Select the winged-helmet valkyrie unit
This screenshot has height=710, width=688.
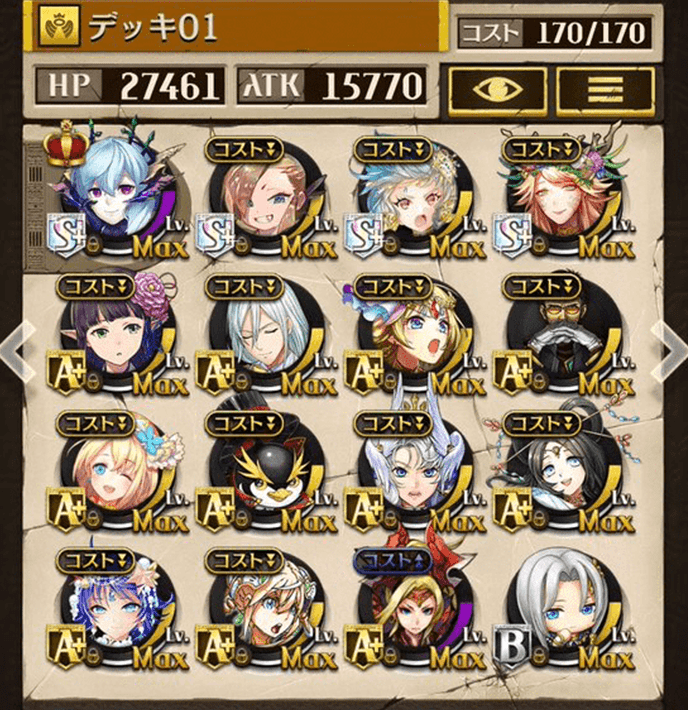pyautogui.click(x=412, y=470)
